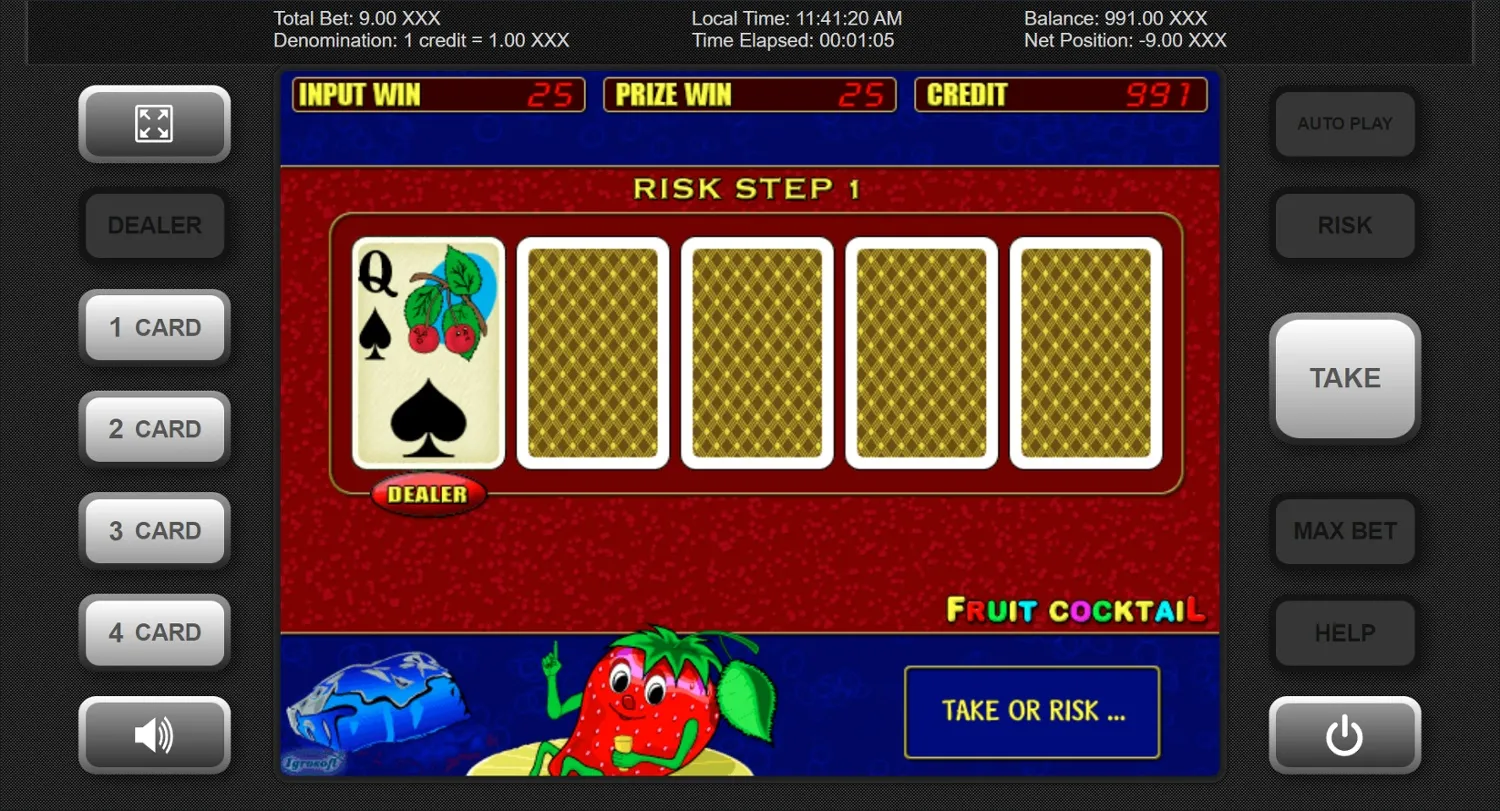
Task: Click the DEALER button on the left panel
Action: (x=154, y=225)
